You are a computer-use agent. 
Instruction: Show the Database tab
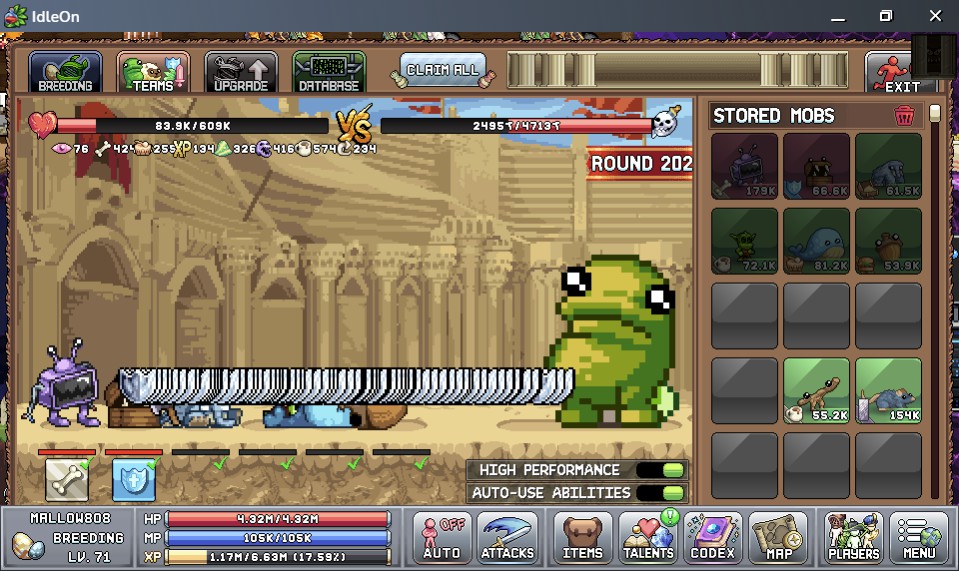tap(329, 72)
